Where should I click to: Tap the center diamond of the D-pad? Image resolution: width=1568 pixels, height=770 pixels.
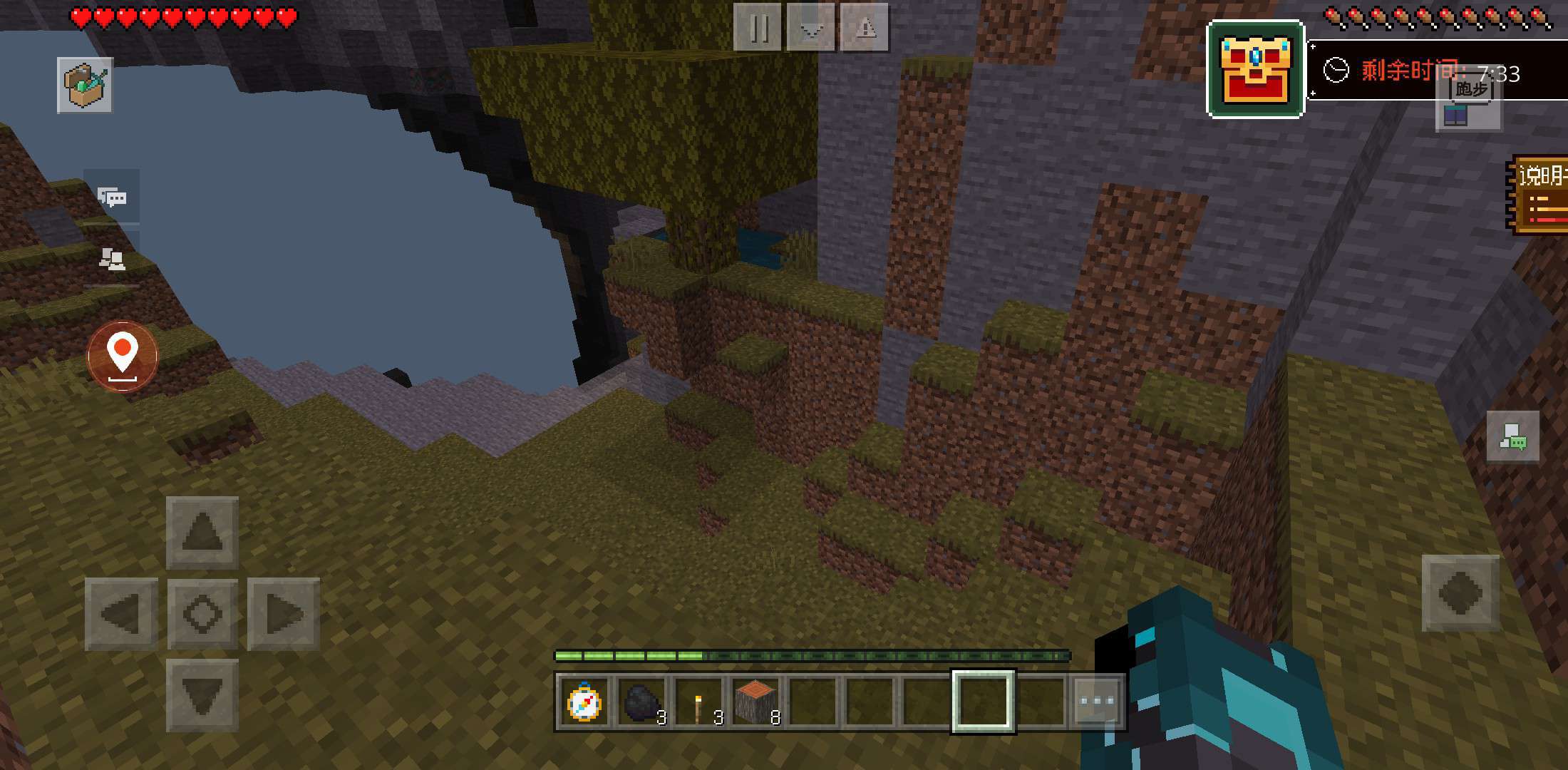click(x=202, y=614)
